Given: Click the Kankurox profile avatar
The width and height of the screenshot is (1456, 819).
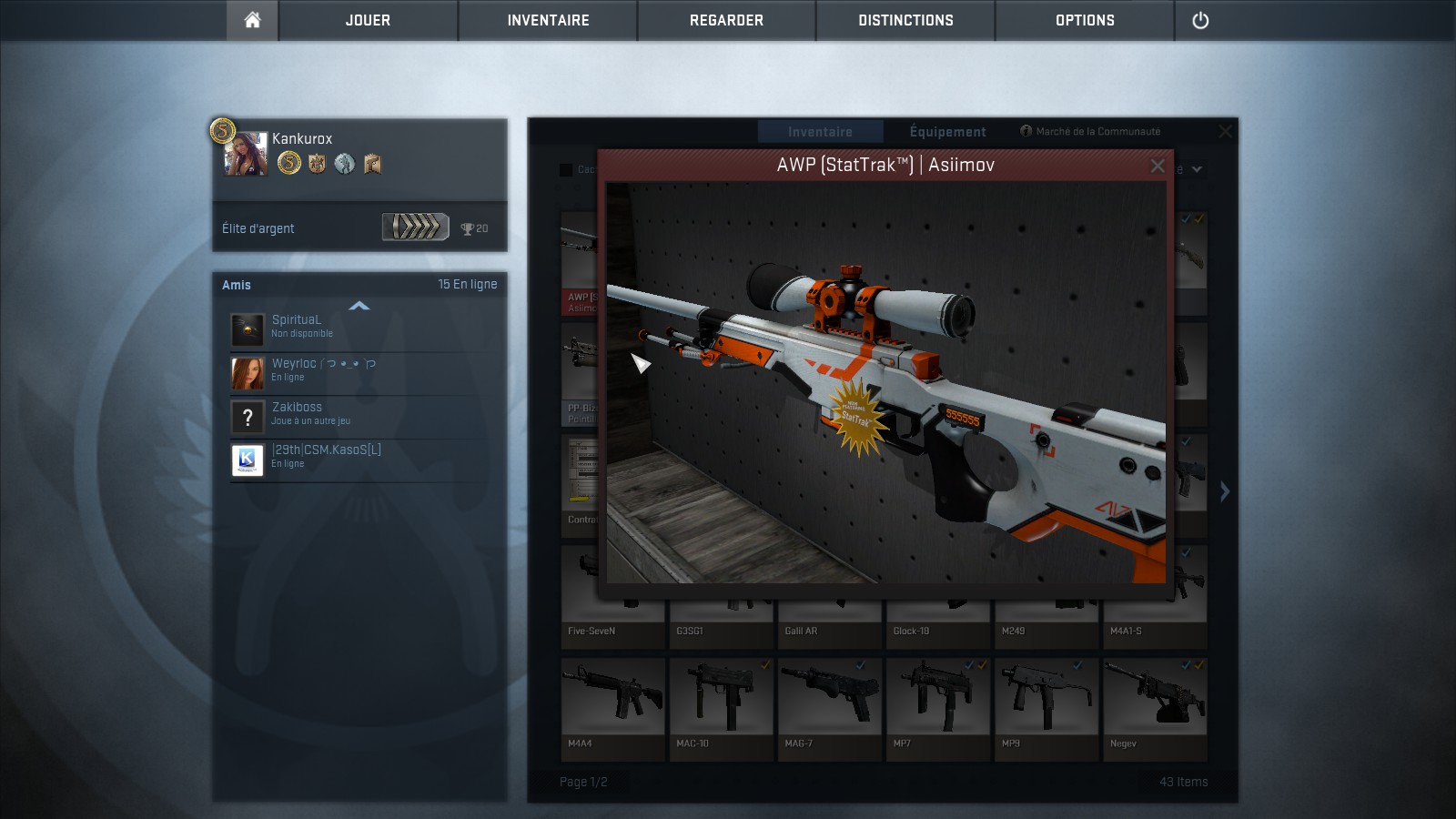Looking at the screenshot, I should (x=247, y=155).
